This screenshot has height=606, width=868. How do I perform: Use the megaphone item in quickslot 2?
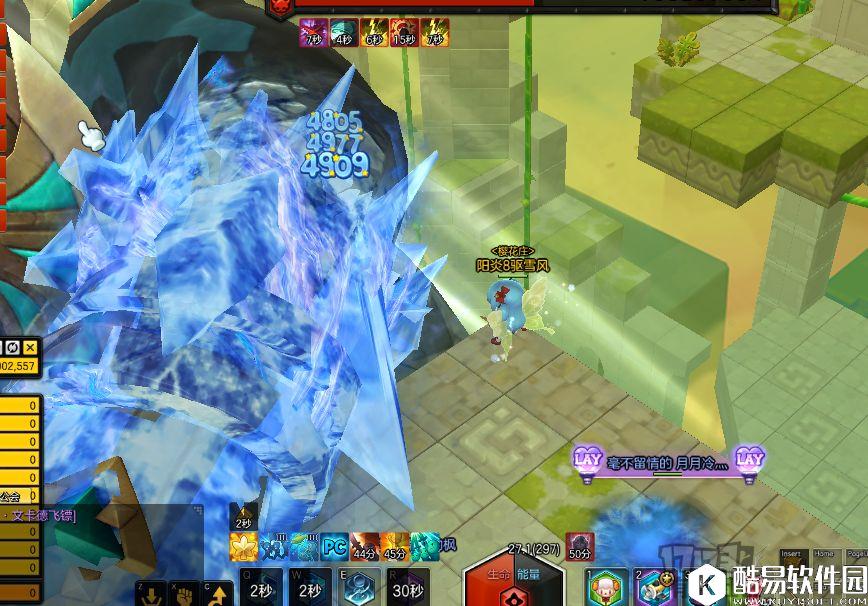pyautogui.click(x=655, y=589)
